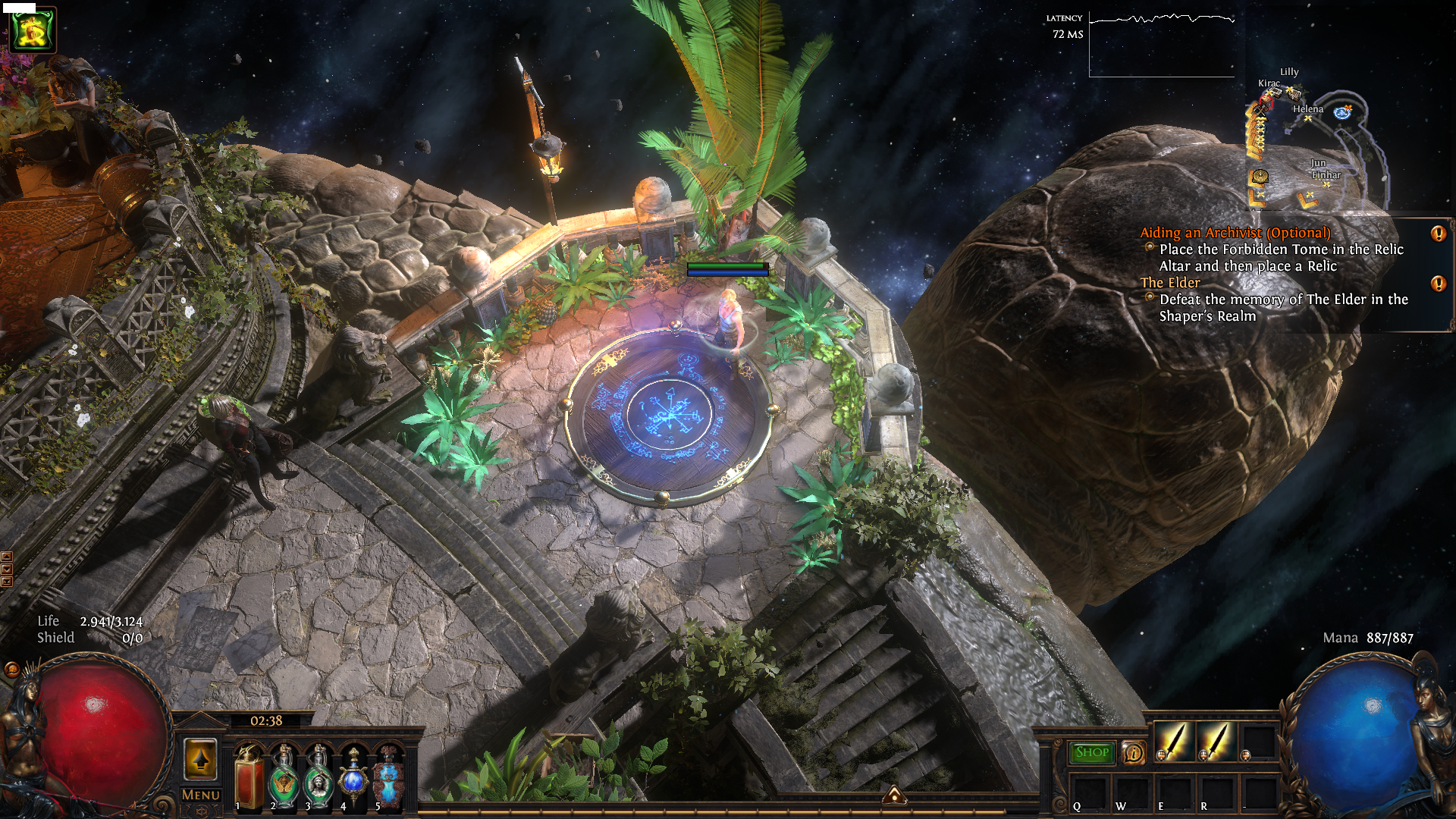Click the Aiding an Archivist quest title
The width and height of the screenshot is (1456, 819).
pyautogui.click(x=1235, y=233)
